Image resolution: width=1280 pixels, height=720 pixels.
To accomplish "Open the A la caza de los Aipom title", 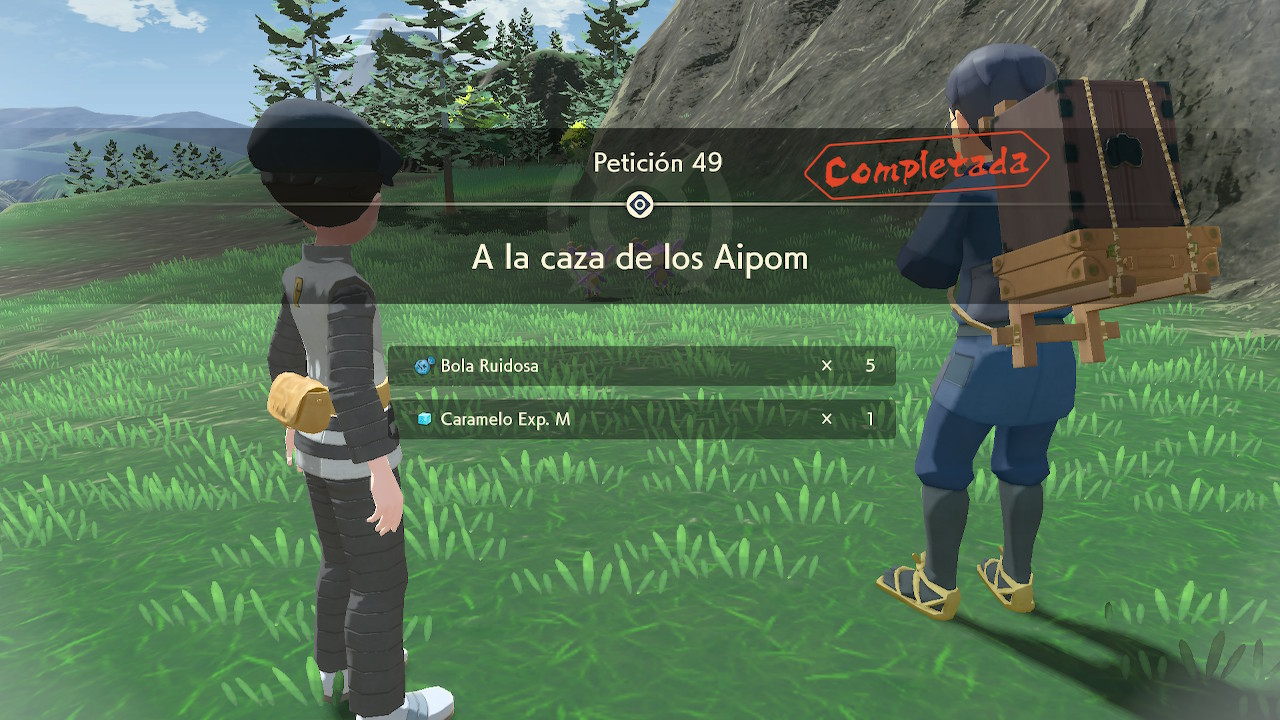I will (640, 258).
